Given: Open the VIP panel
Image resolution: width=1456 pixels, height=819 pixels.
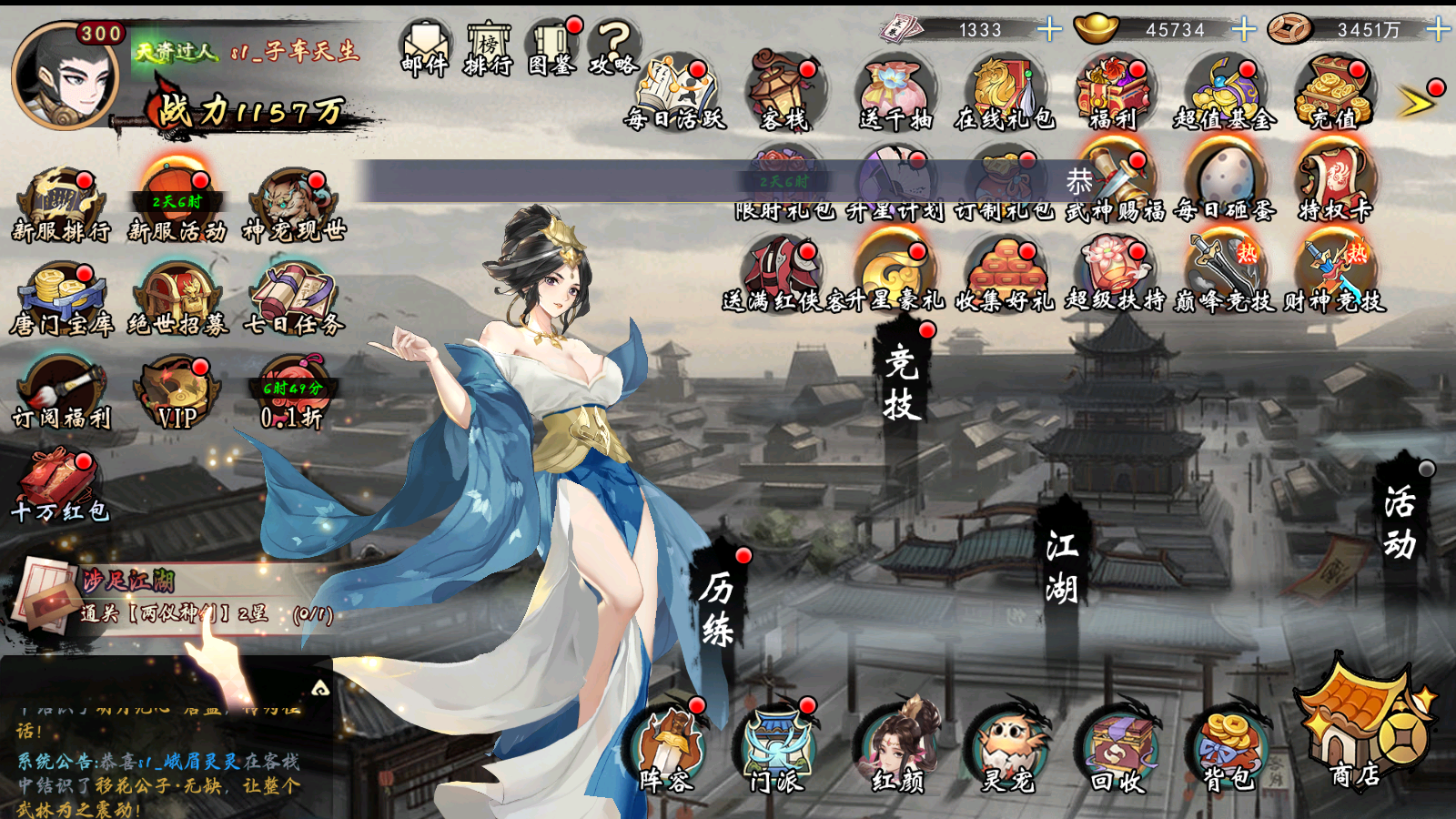Looking at the screenshot, I should pyautogui.click(x=177, y=393).
